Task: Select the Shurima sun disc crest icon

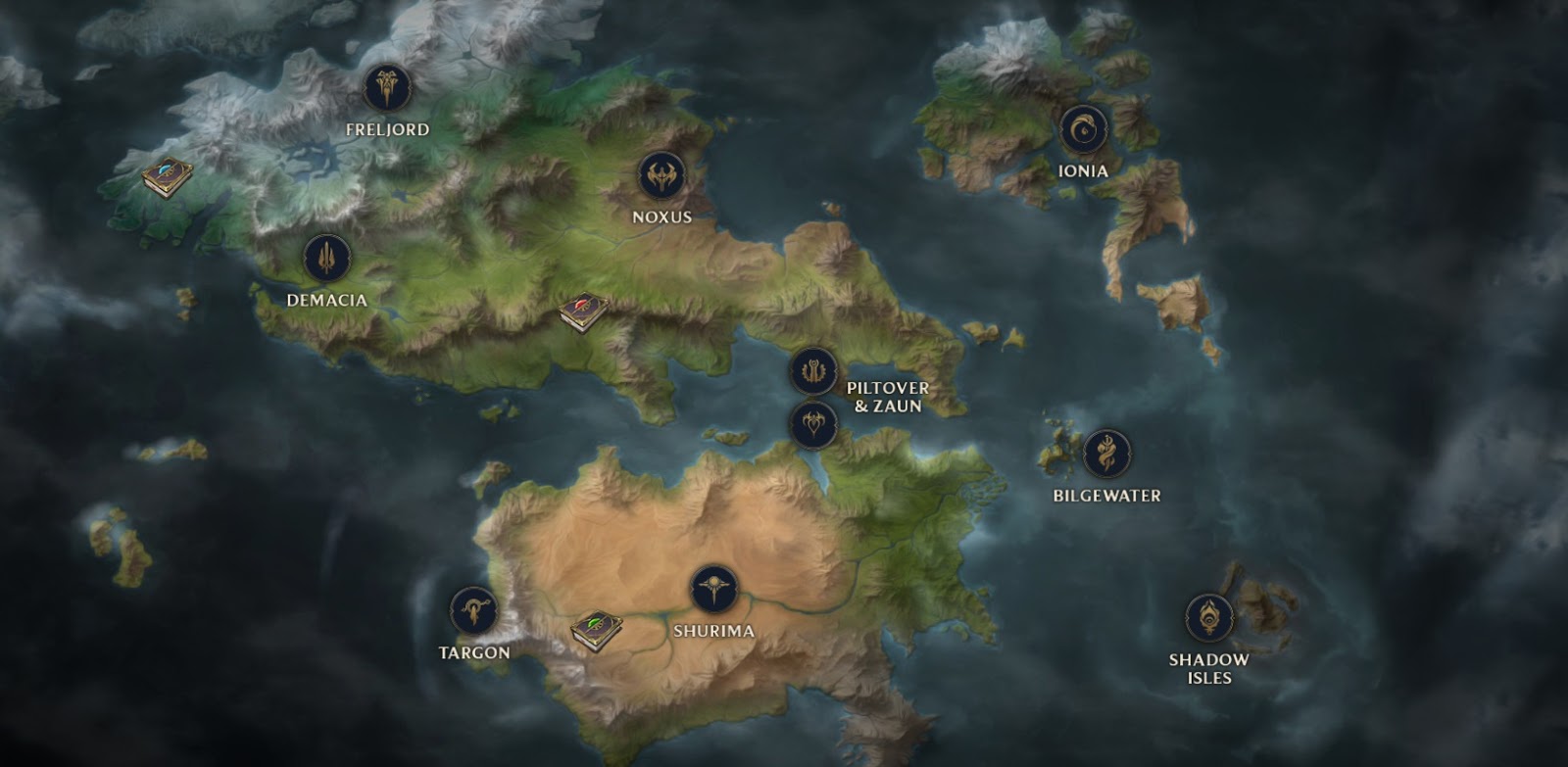Action: click(x=716, y=589)
